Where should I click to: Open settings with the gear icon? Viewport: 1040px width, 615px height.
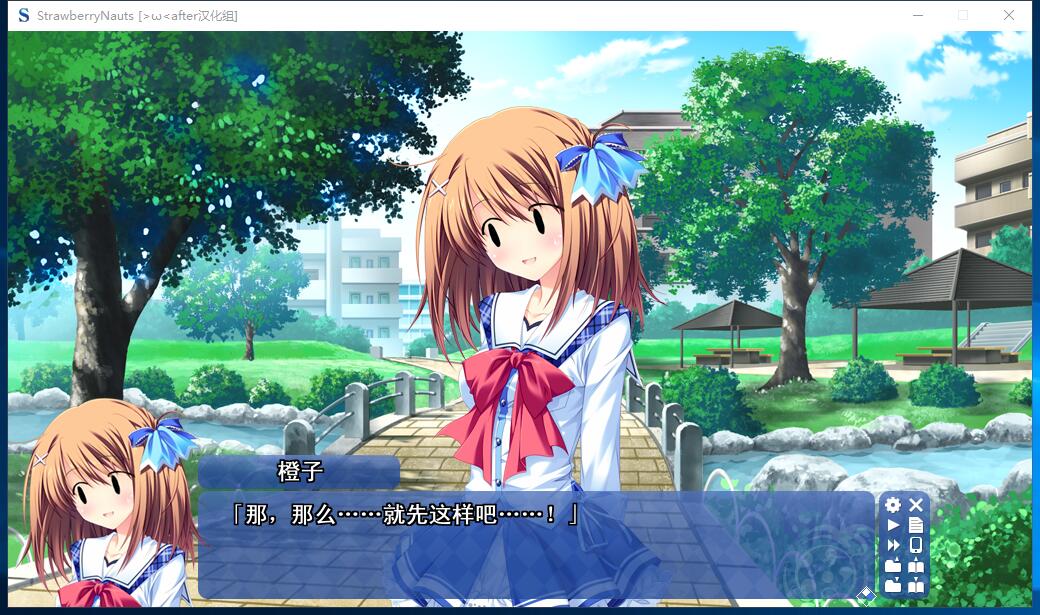coord(893,505)
